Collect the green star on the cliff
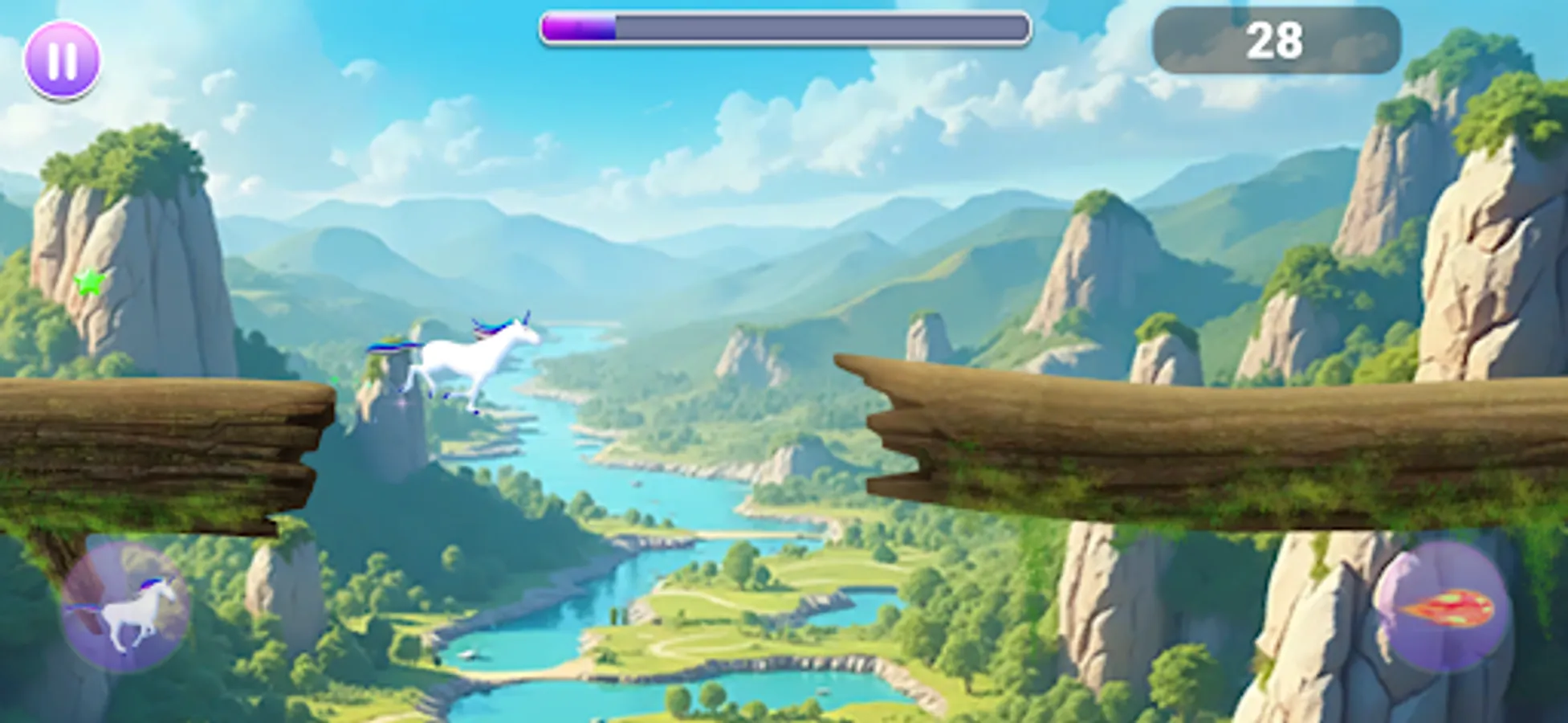The width and height of the screenshot is (1568, 723). point(91,281)
